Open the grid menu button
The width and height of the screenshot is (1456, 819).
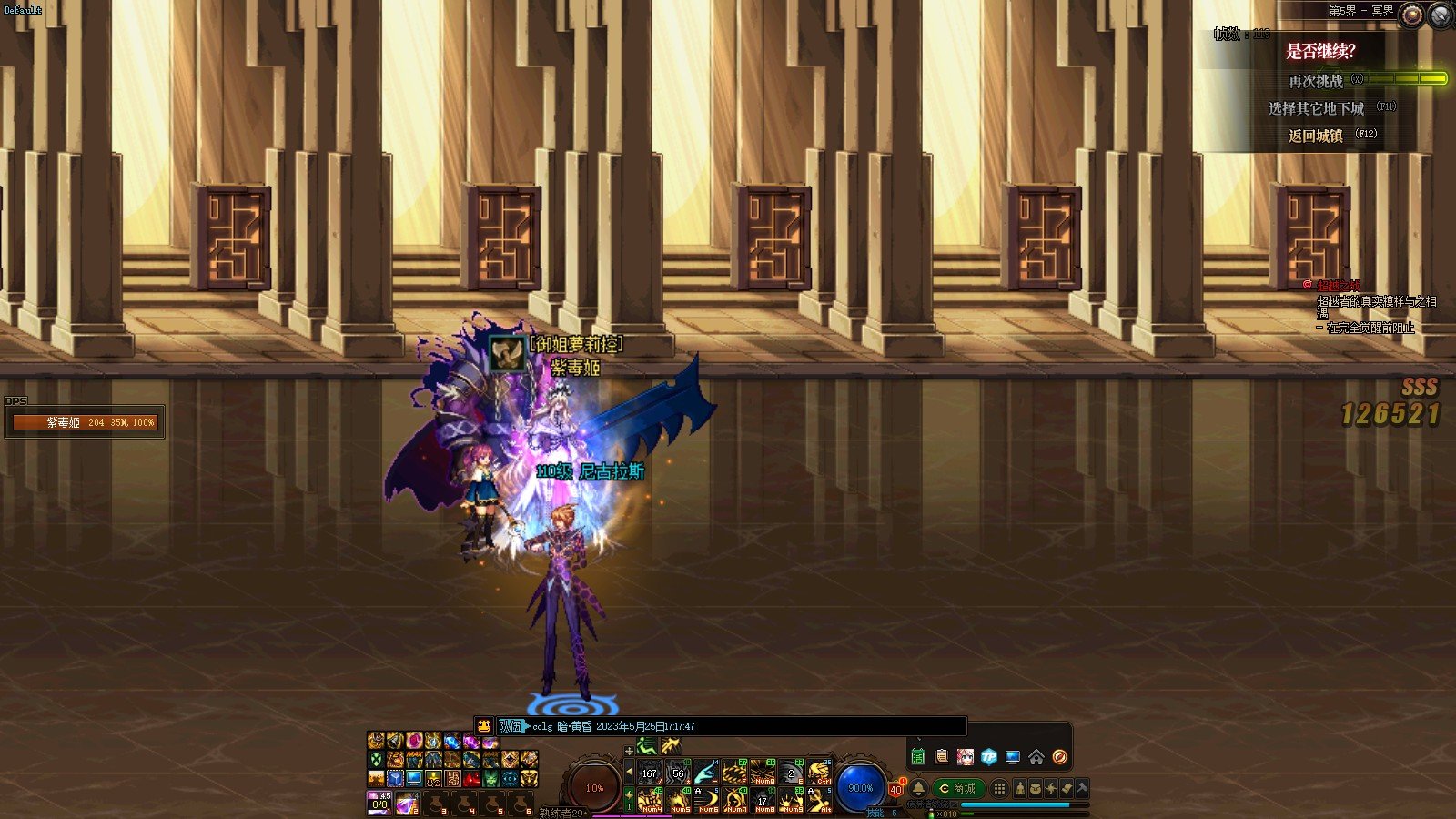999,788
